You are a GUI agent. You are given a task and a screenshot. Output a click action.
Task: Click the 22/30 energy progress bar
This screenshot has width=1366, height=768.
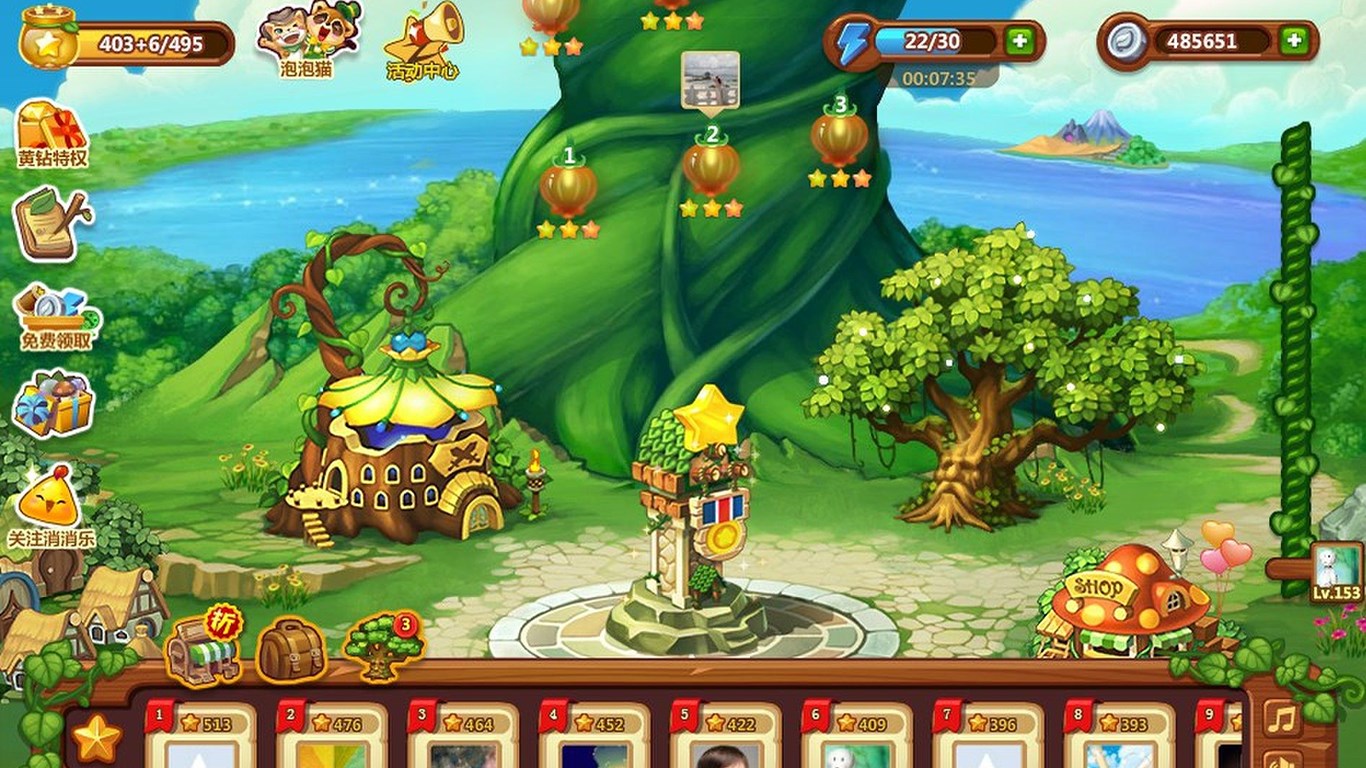tap(935, 42)
